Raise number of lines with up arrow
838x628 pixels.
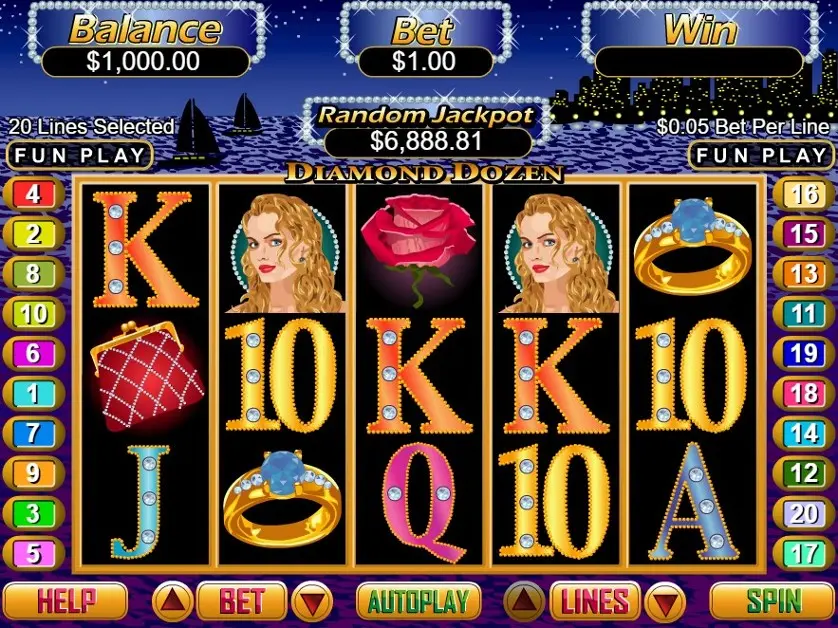(523, 601)
